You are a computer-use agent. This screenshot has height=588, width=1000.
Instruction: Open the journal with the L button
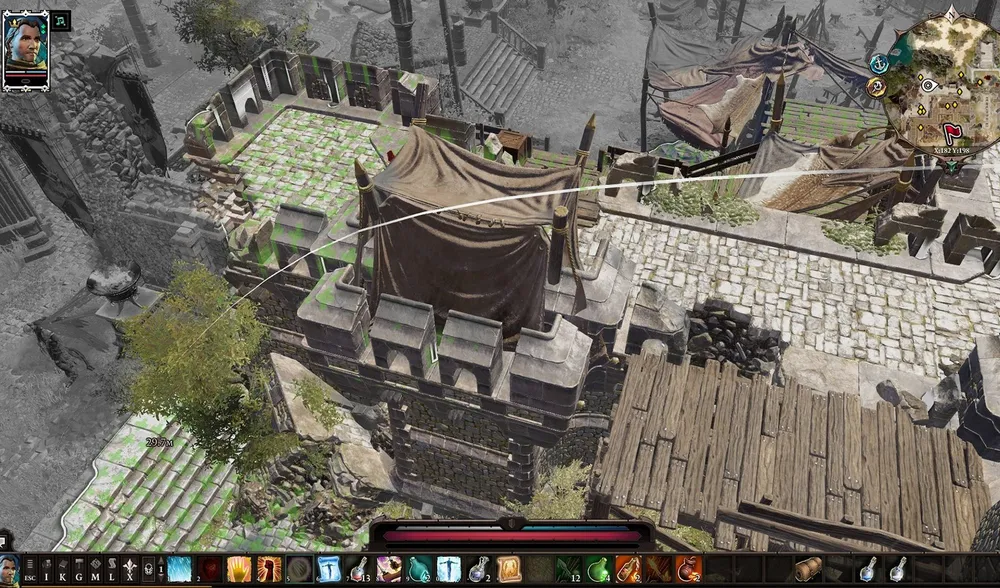click(112, 571)
